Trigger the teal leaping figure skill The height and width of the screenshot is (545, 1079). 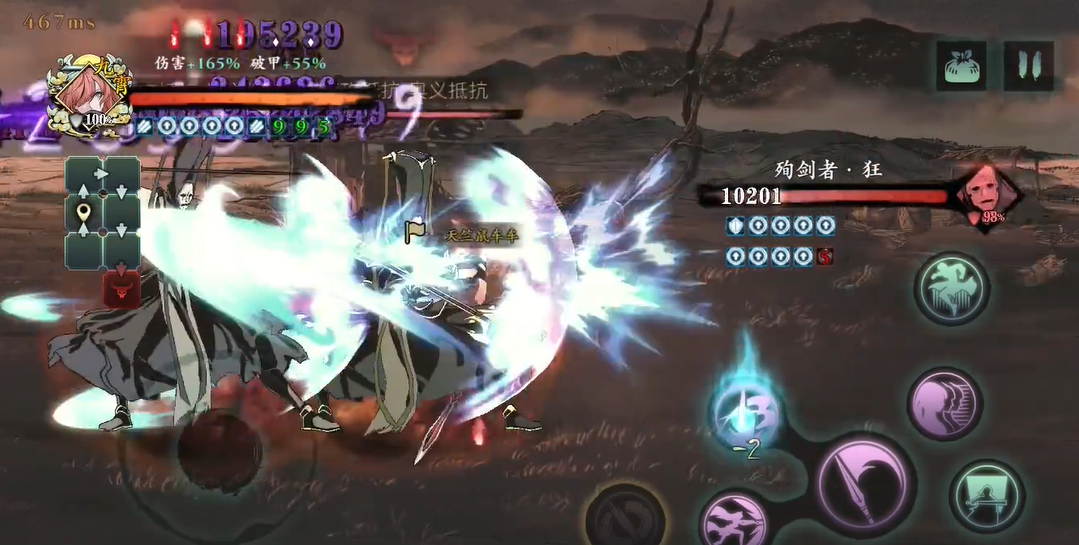pos(952,288)
